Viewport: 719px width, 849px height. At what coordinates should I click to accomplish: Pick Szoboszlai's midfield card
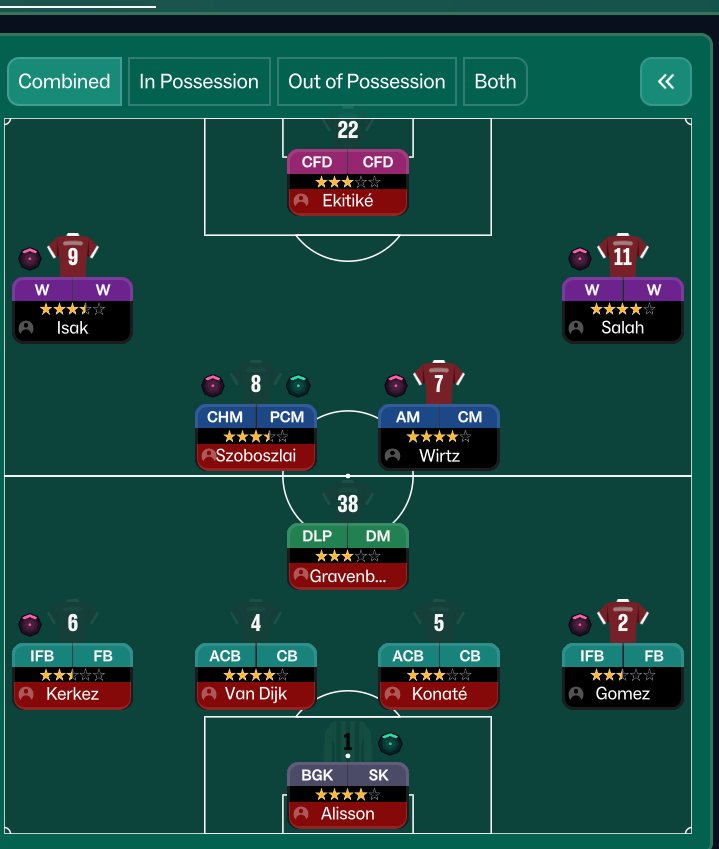tap(255, 436)
